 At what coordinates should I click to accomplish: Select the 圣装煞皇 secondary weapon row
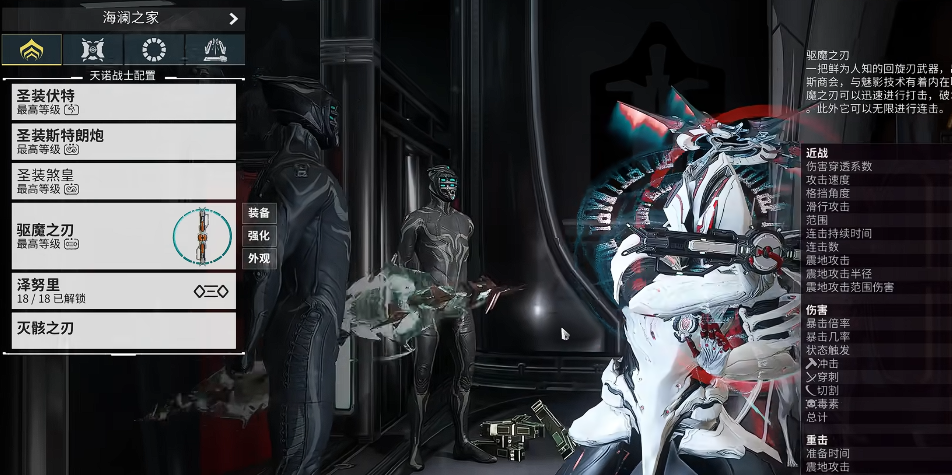pyautogui.click(x=123, y=181)
